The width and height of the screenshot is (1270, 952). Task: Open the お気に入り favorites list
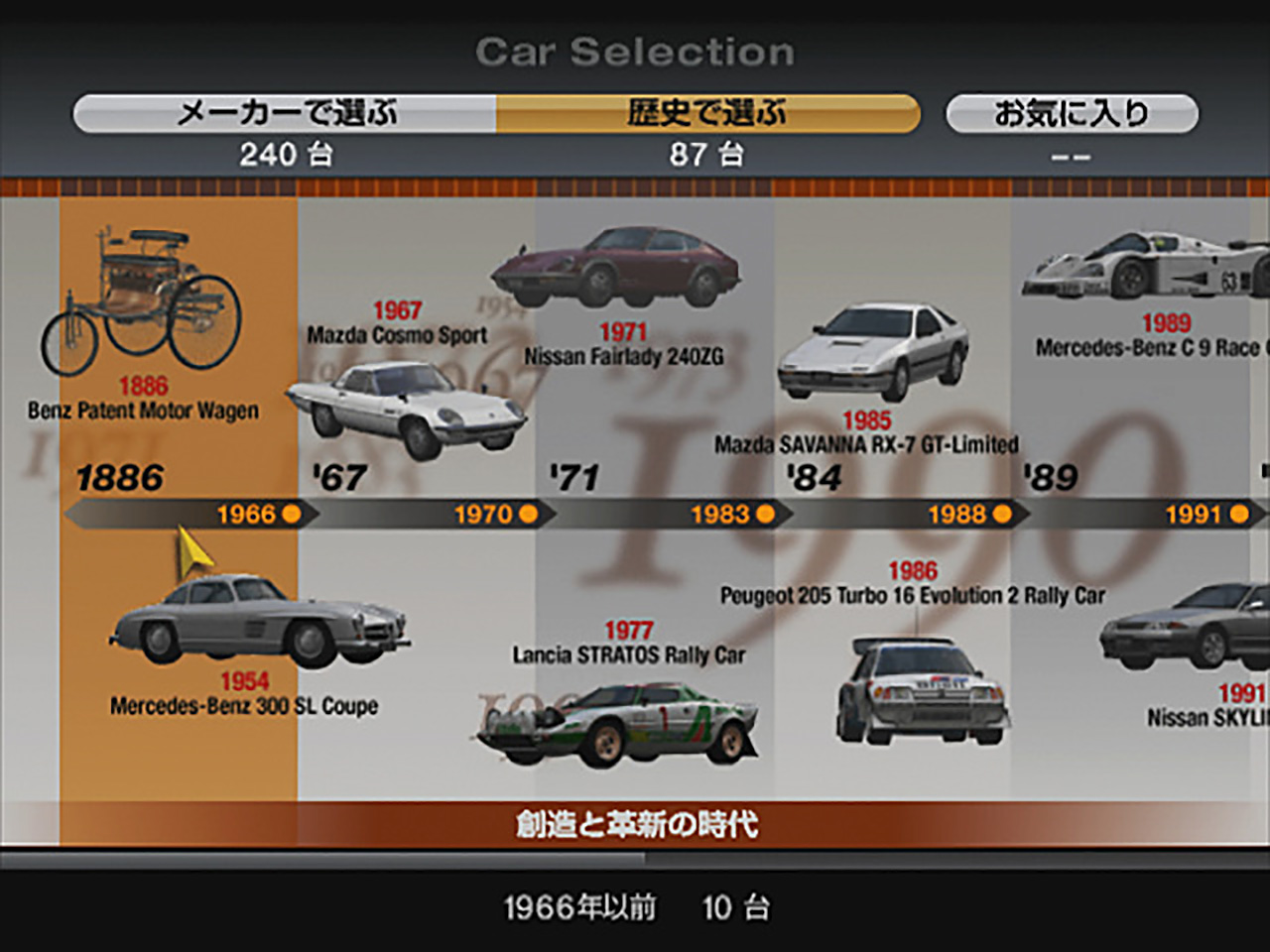[1073, 112]
